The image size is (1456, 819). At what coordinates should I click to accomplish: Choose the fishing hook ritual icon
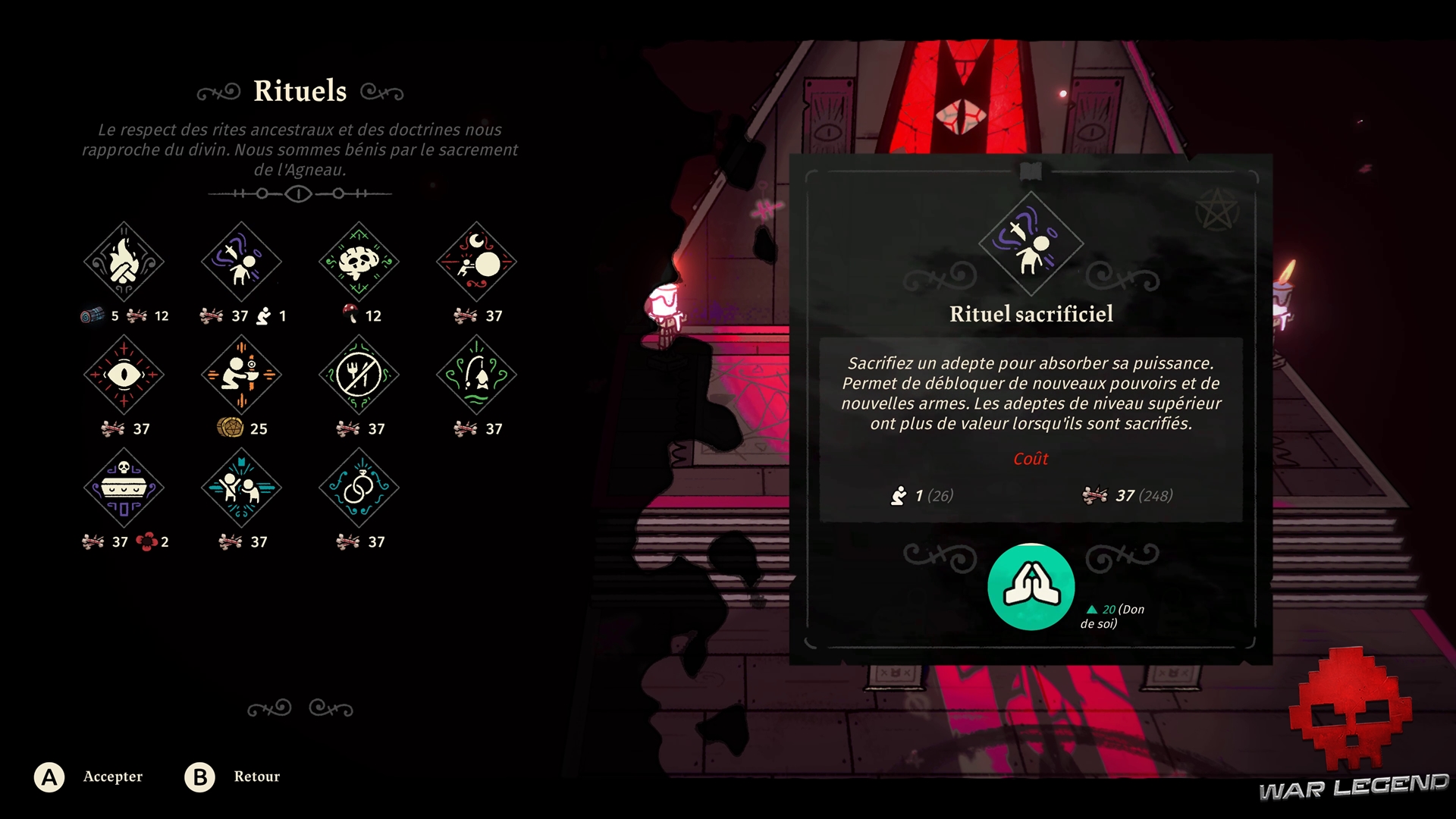point(476,375)
